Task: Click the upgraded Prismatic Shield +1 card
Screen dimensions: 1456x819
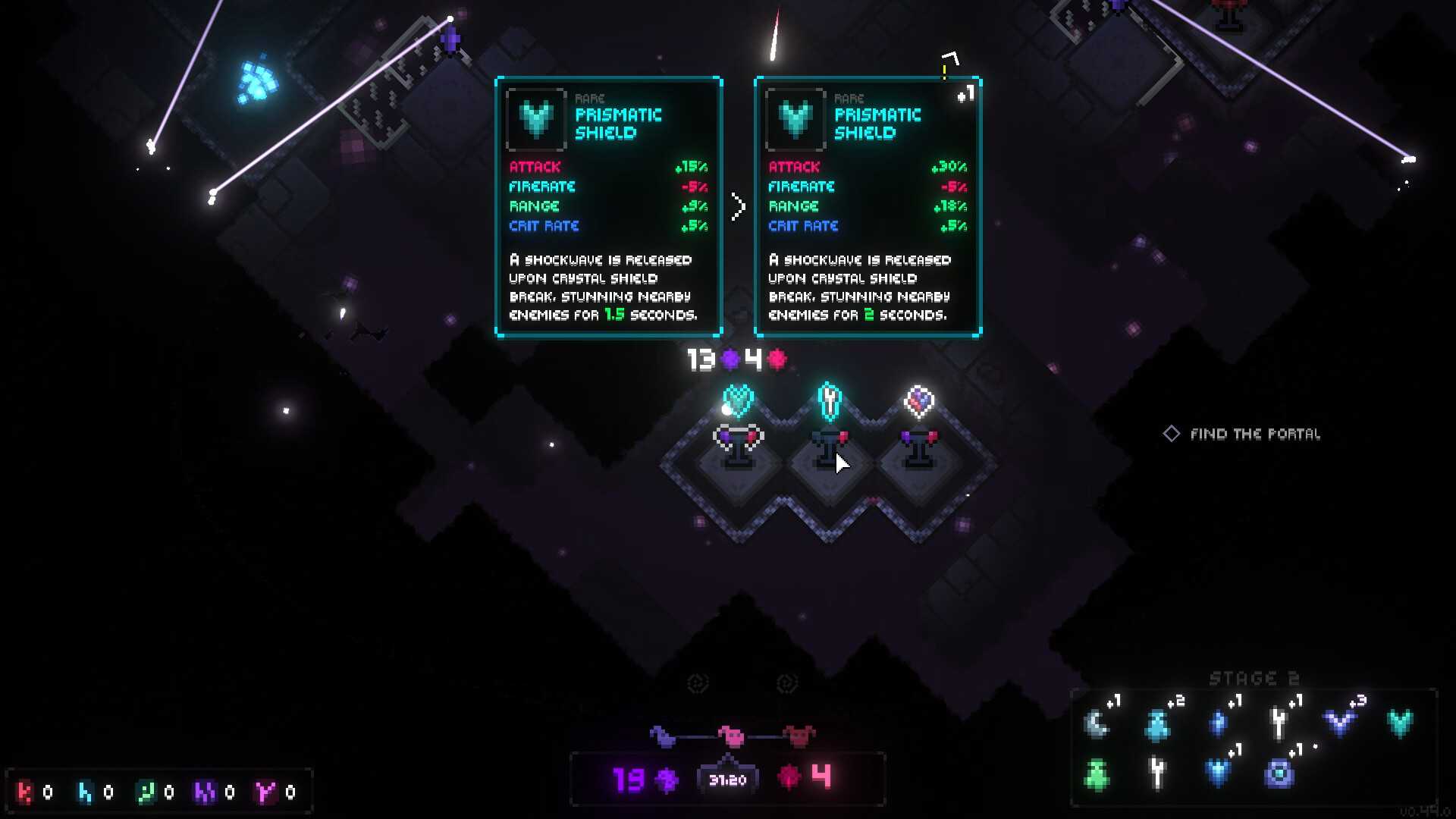Action: point(868,206)
